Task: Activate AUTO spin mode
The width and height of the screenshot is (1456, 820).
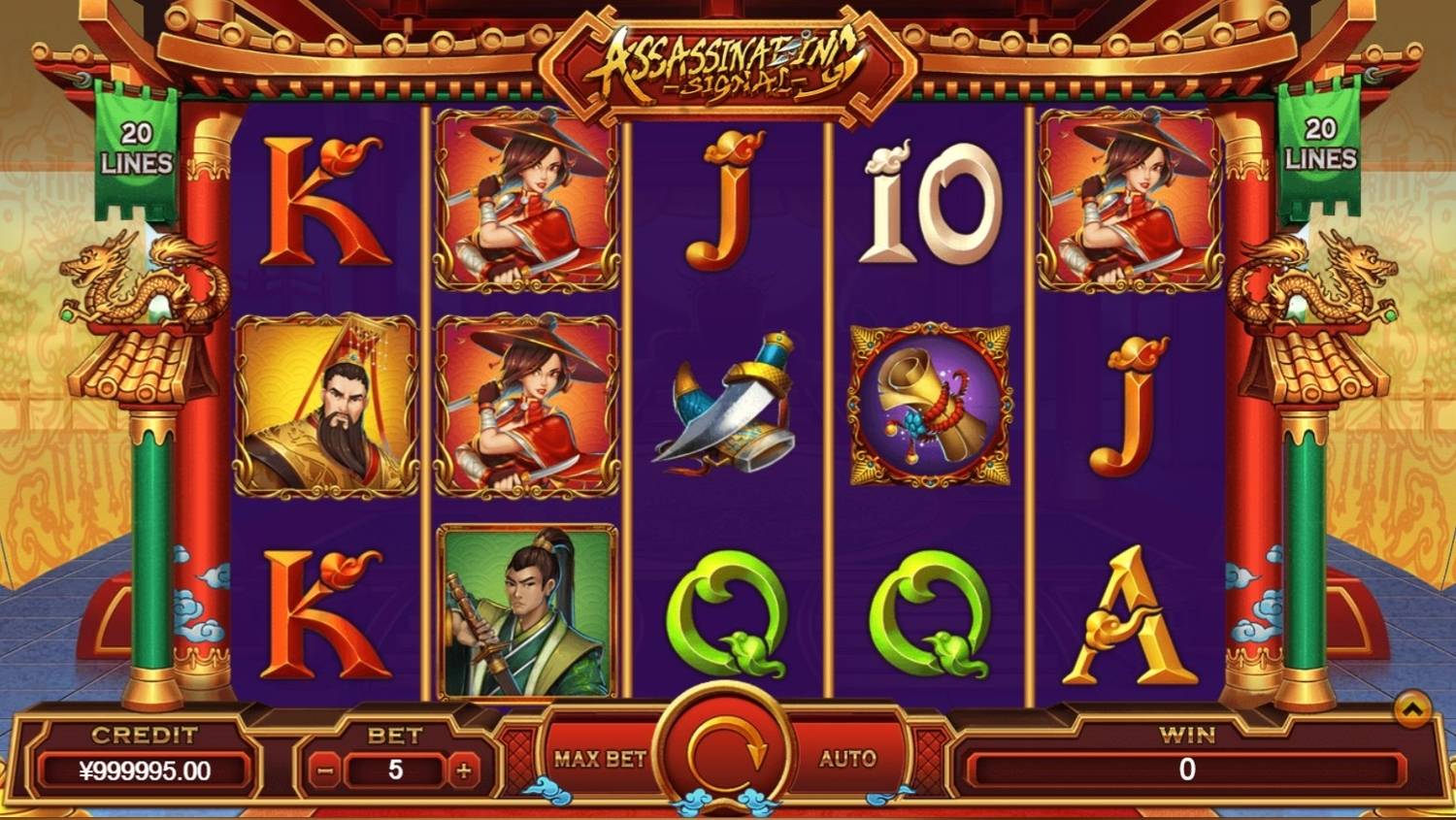Action: click(x=847, y=759)
